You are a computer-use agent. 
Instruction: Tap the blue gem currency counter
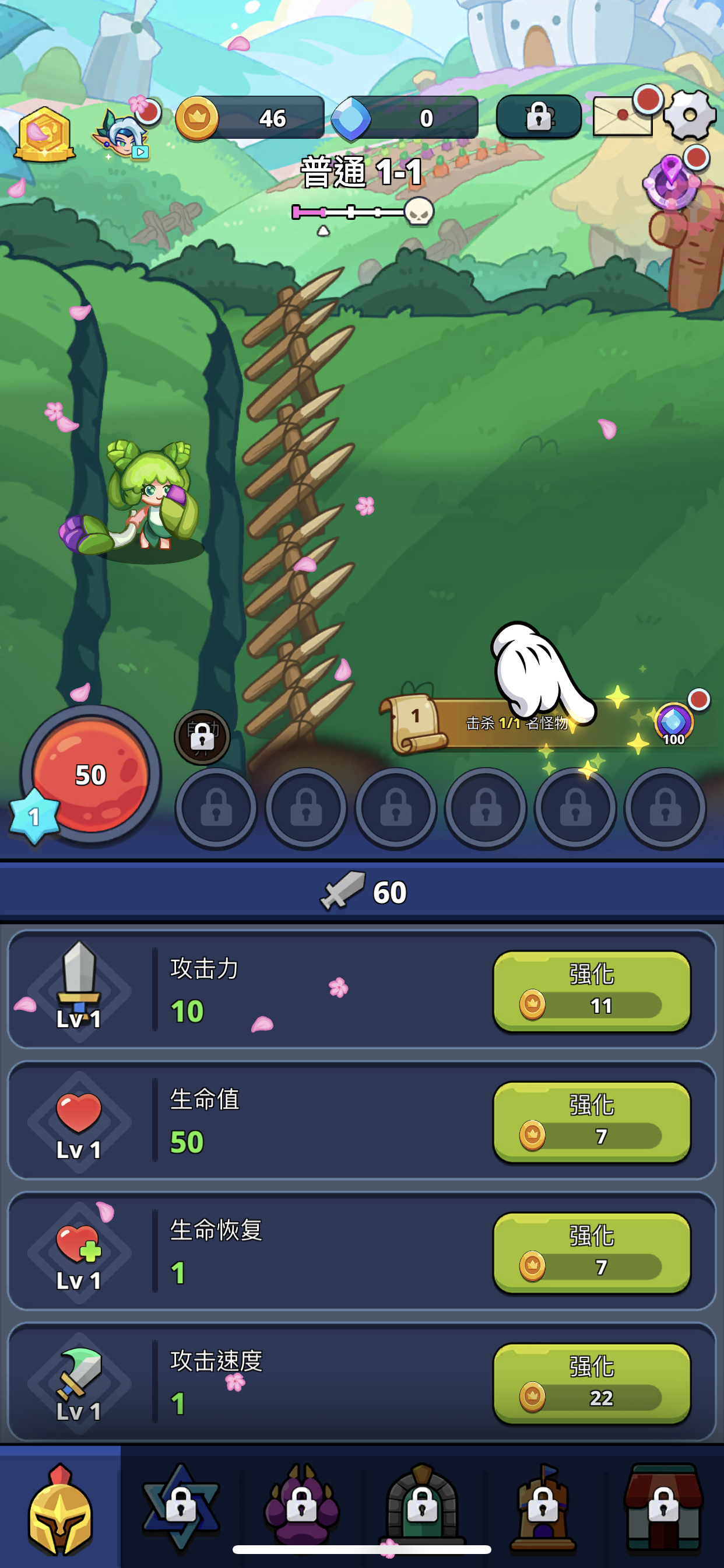tap(405, 117)
